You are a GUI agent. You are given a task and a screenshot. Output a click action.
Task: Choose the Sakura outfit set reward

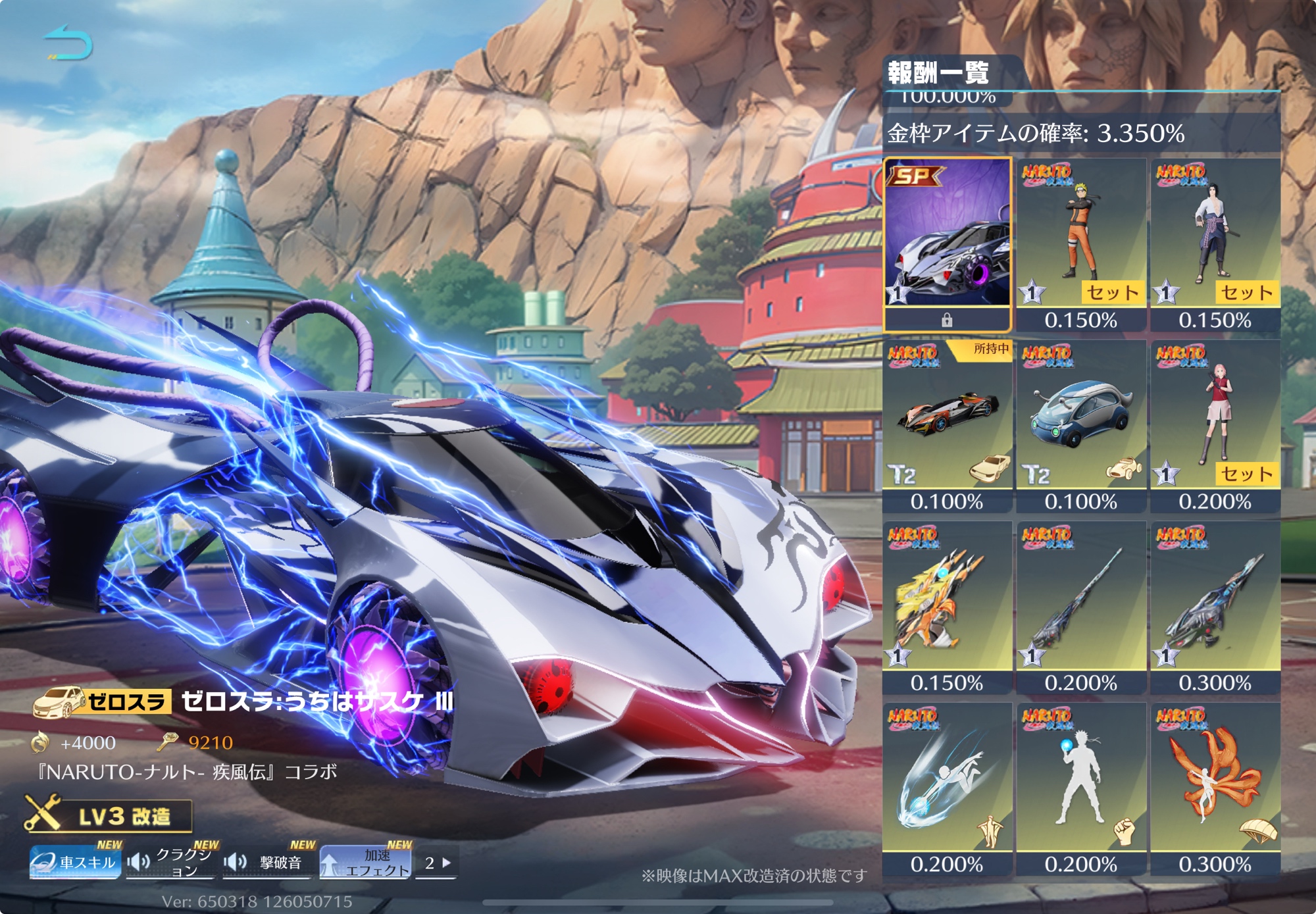tap(1215, 424)
